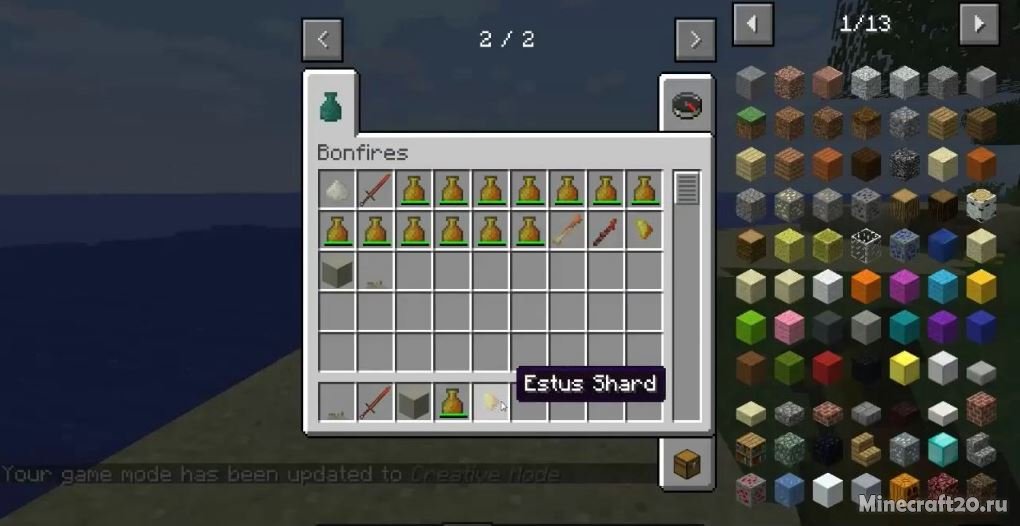The image size is (1020, 526).
Task: Show the previous item list page
Action: [752, 24]
